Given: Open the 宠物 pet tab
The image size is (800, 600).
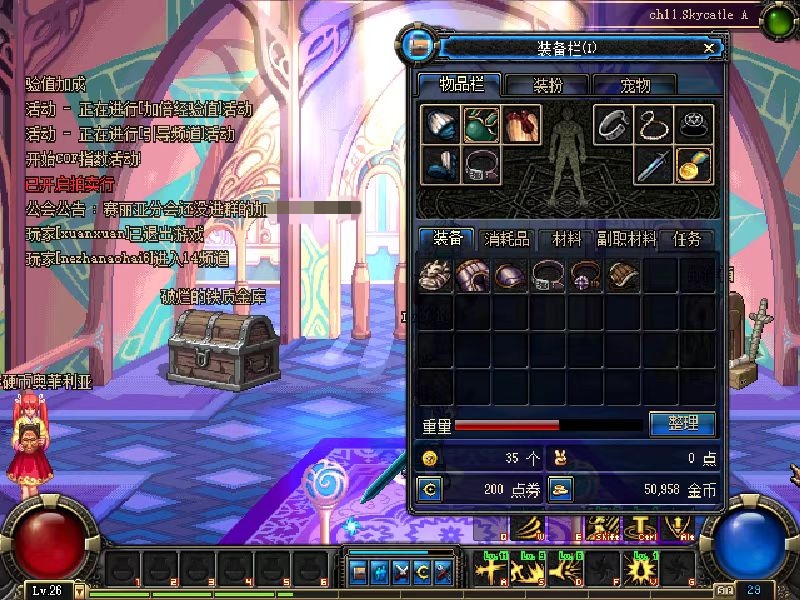Looking at the screenshot, I should 634,85.
